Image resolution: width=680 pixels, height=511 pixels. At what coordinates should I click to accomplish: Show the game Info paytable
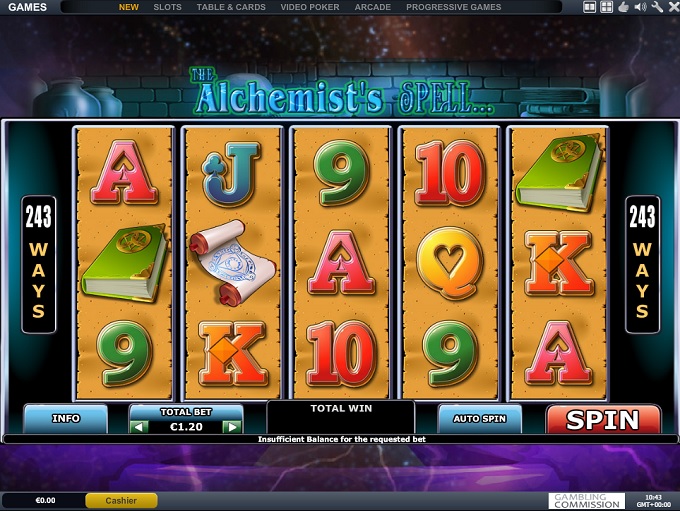pos(66,418)
